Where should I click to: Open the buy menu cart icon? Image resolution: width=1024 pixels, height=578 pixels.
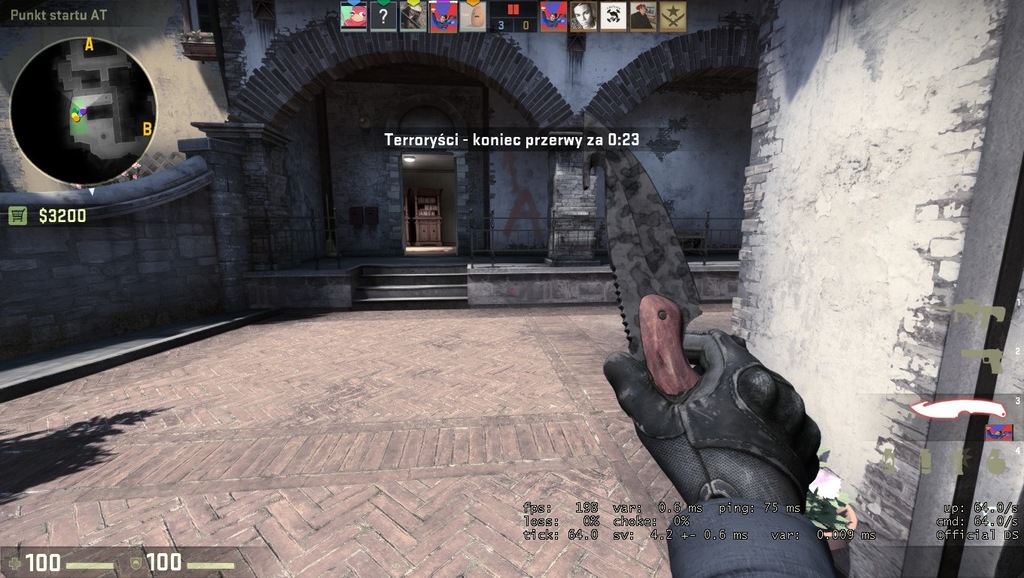[x=17, y=215]
